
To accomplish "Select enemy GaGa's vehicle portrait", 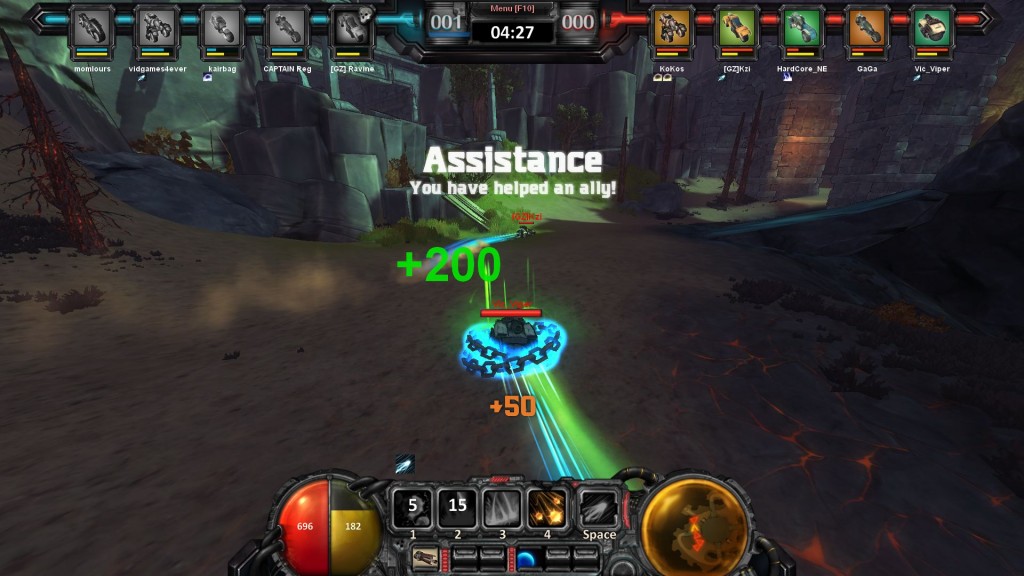I will coord(867,27).
